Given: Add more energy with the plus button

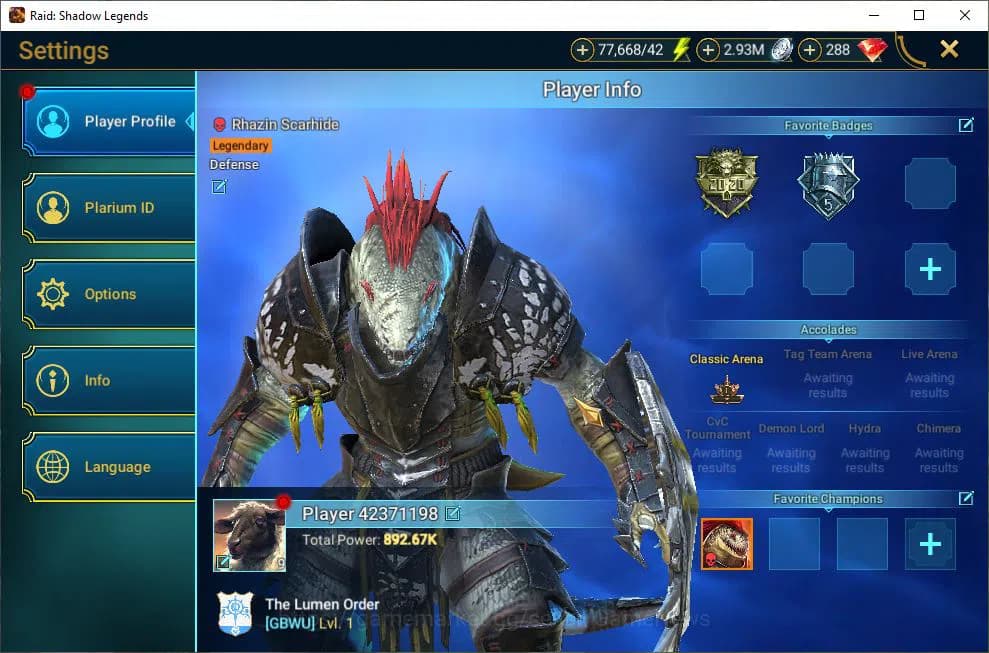Looking at the screenshot, I should 582,50.
